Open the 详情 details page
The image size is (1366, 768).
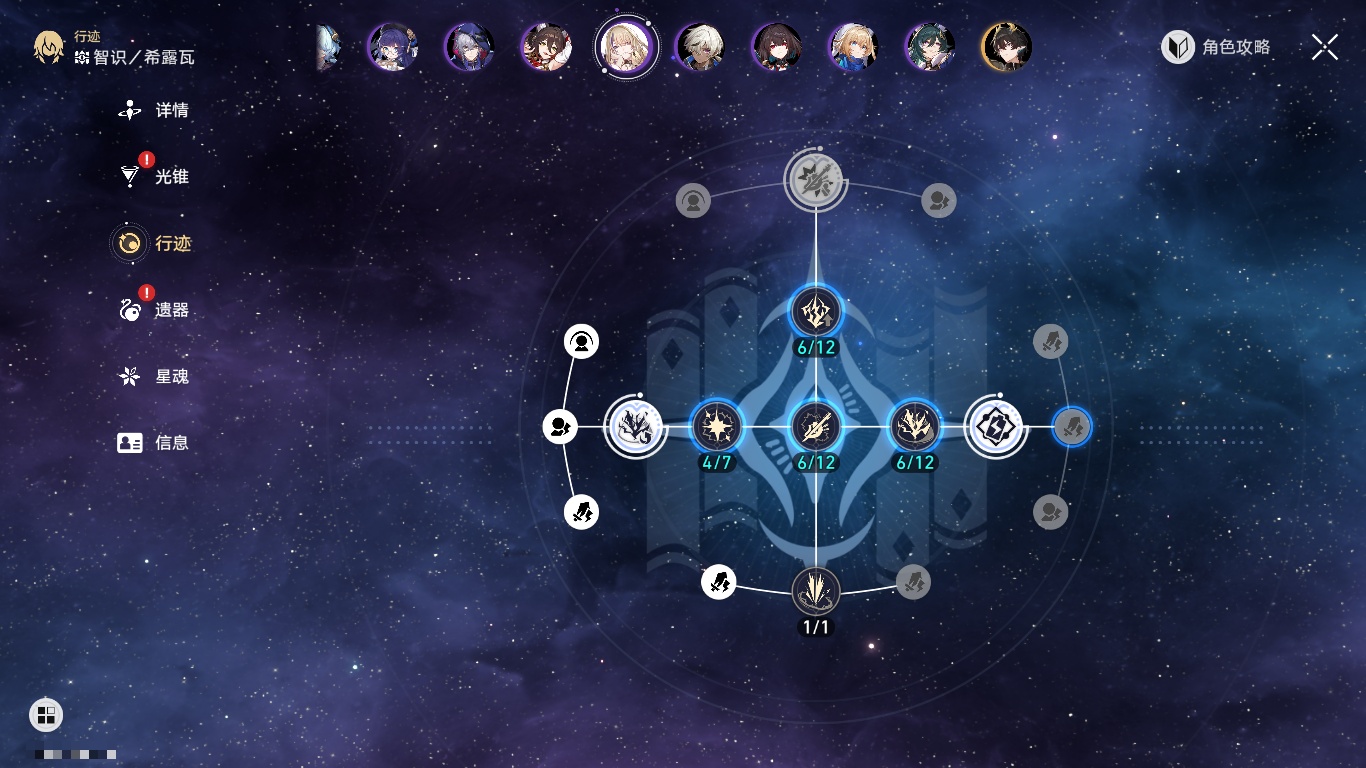pos(155,110)
